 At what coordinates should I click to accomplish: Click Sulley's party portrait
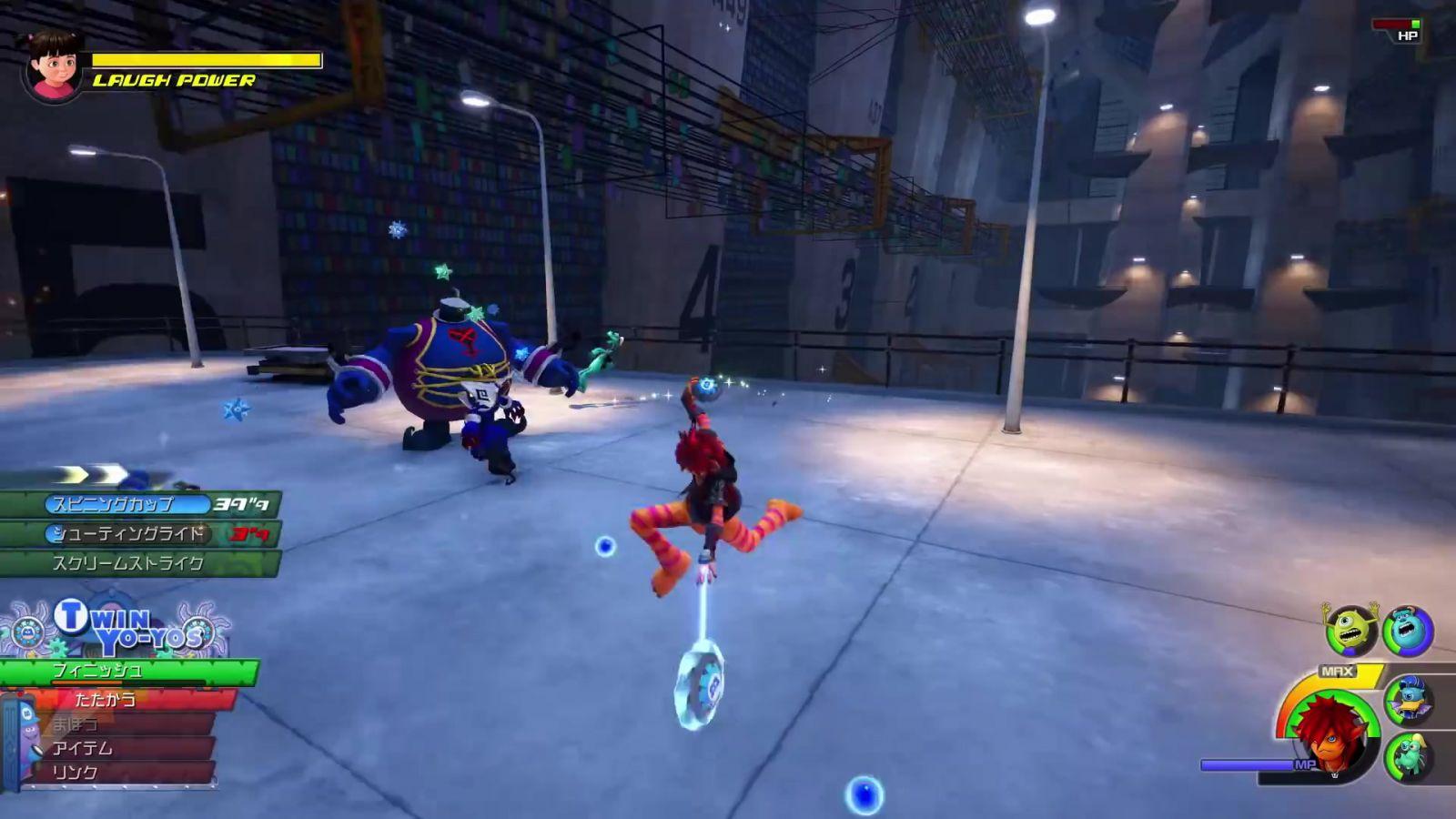1408,630
